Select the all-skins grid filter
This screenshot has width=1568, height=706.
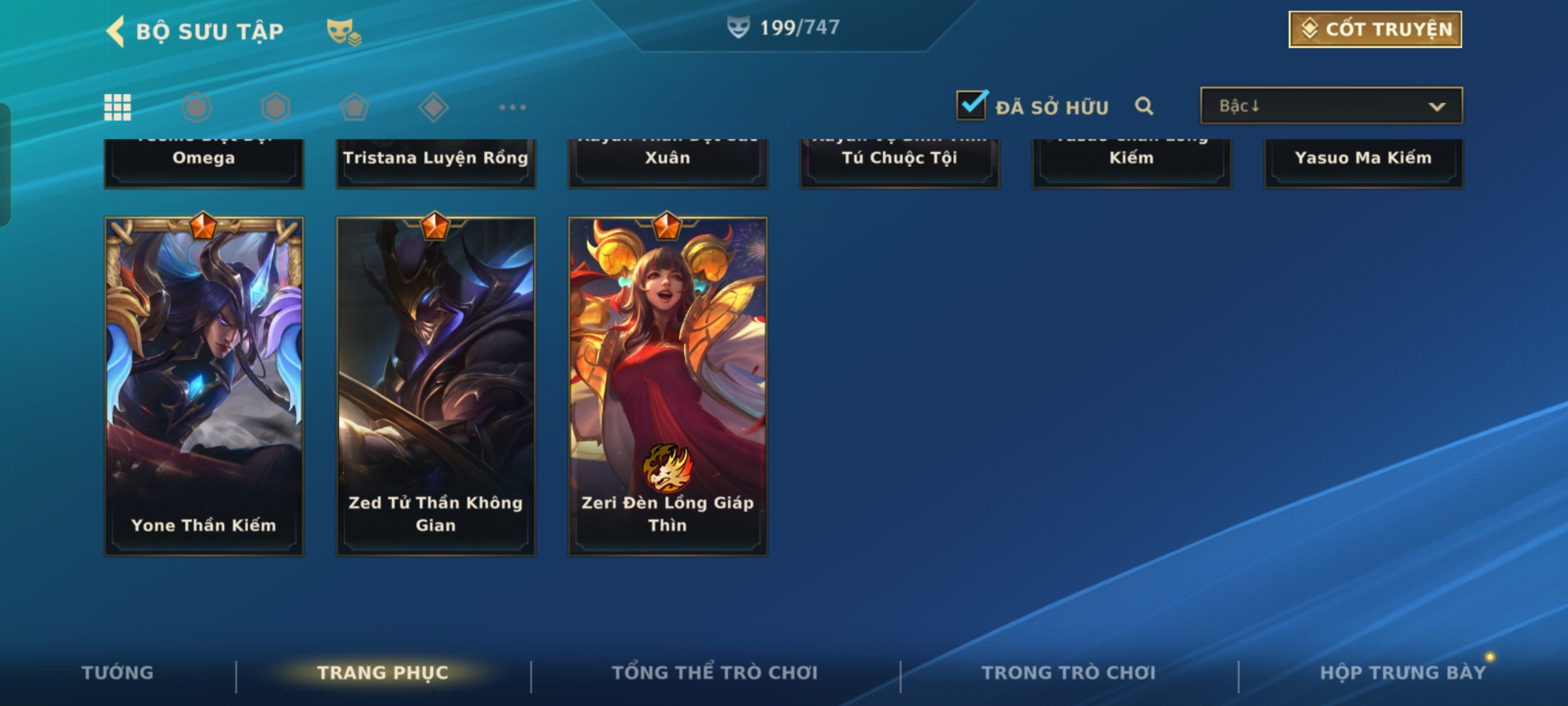tap(118, 107)
